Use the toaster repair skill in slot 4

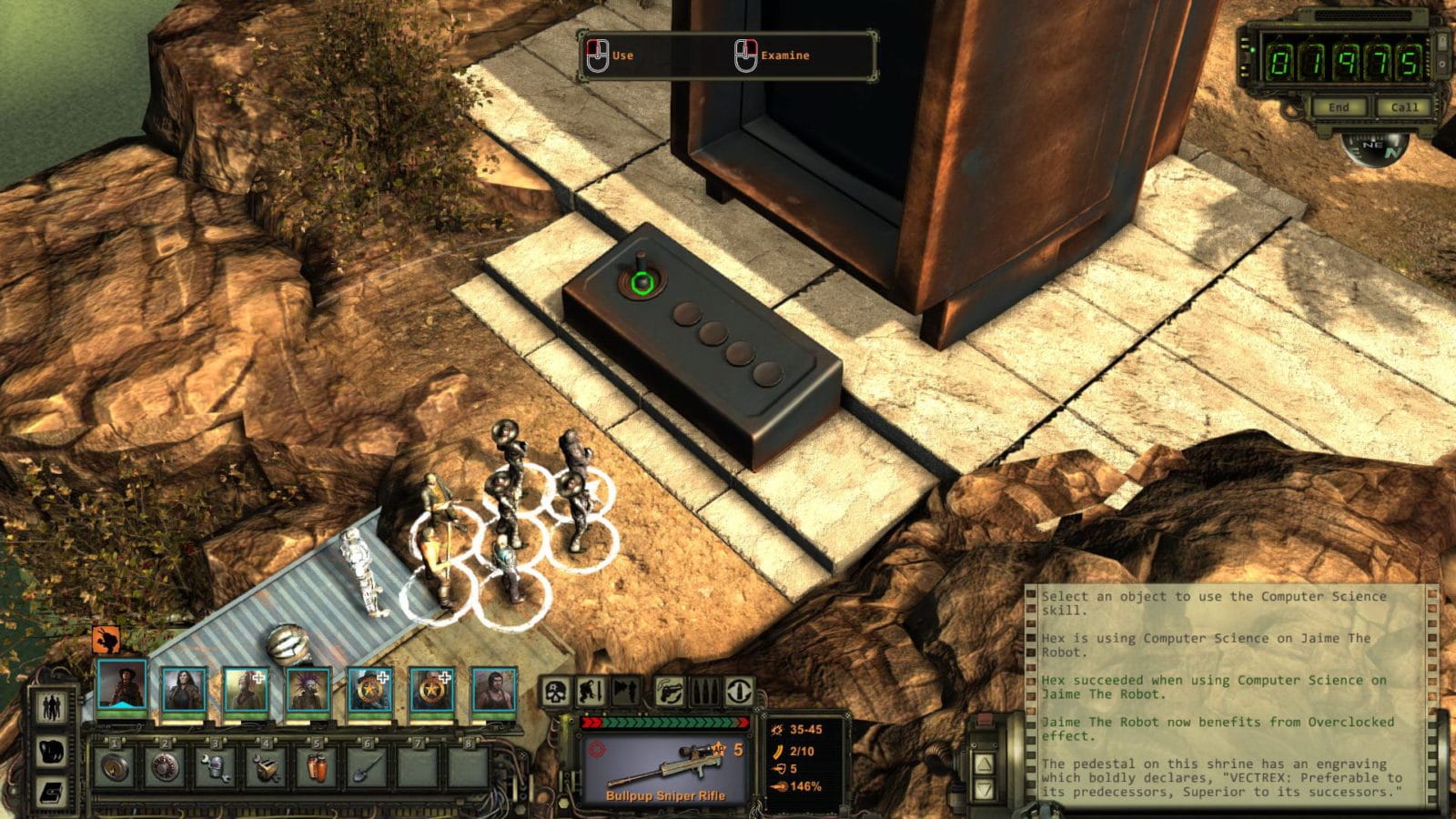click(266, 767)
